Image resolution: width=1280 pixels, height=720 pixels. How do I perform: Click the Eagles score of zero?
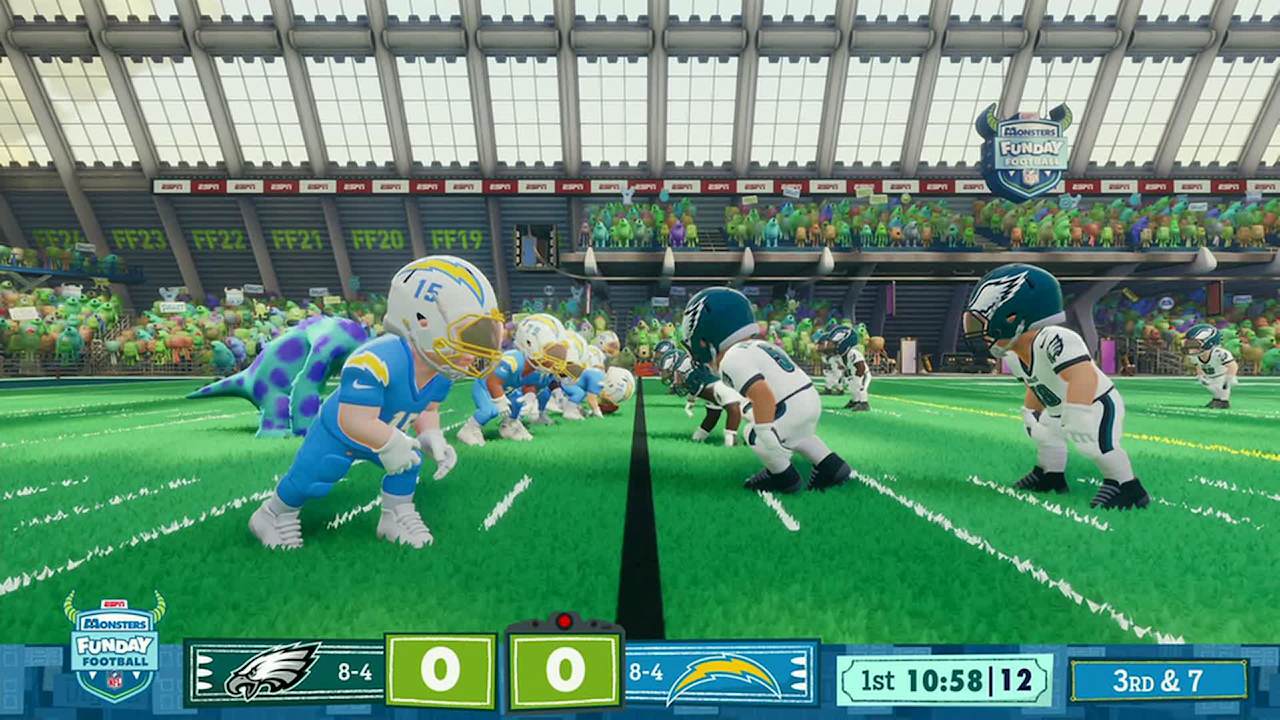point(440,670)
